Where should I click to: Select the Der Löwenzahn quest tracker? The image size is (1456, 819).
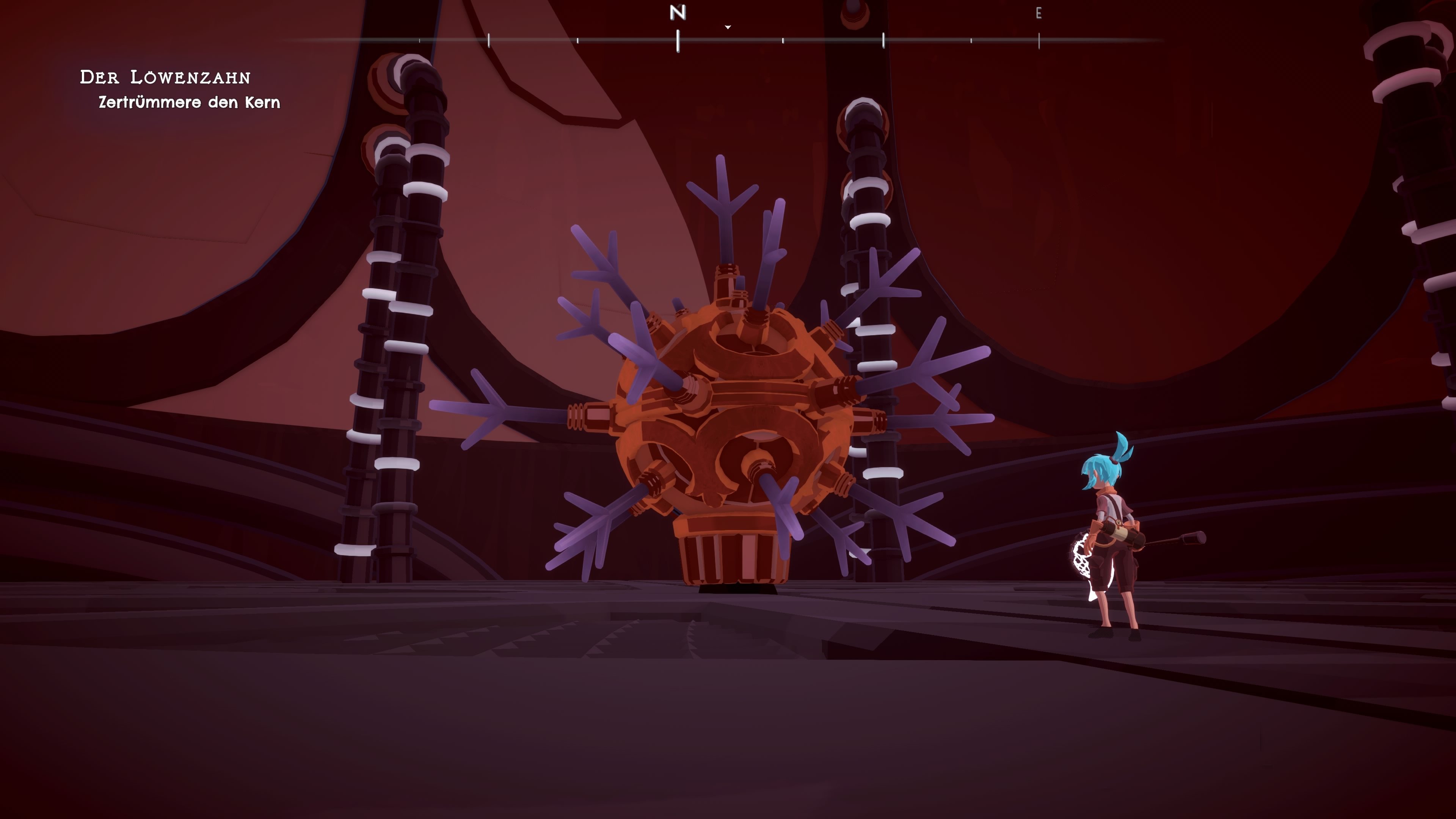[x=165, y=77]
